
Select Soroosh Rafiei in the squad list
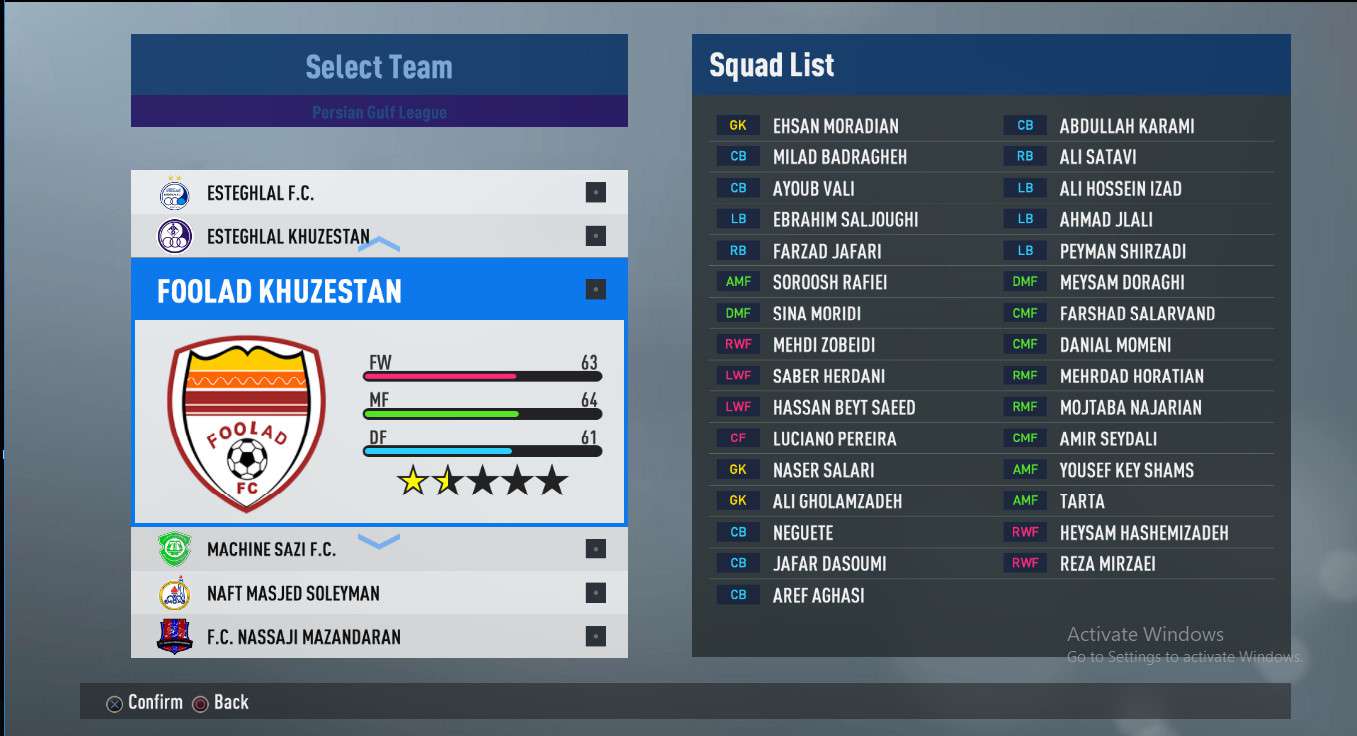point(829,282)
